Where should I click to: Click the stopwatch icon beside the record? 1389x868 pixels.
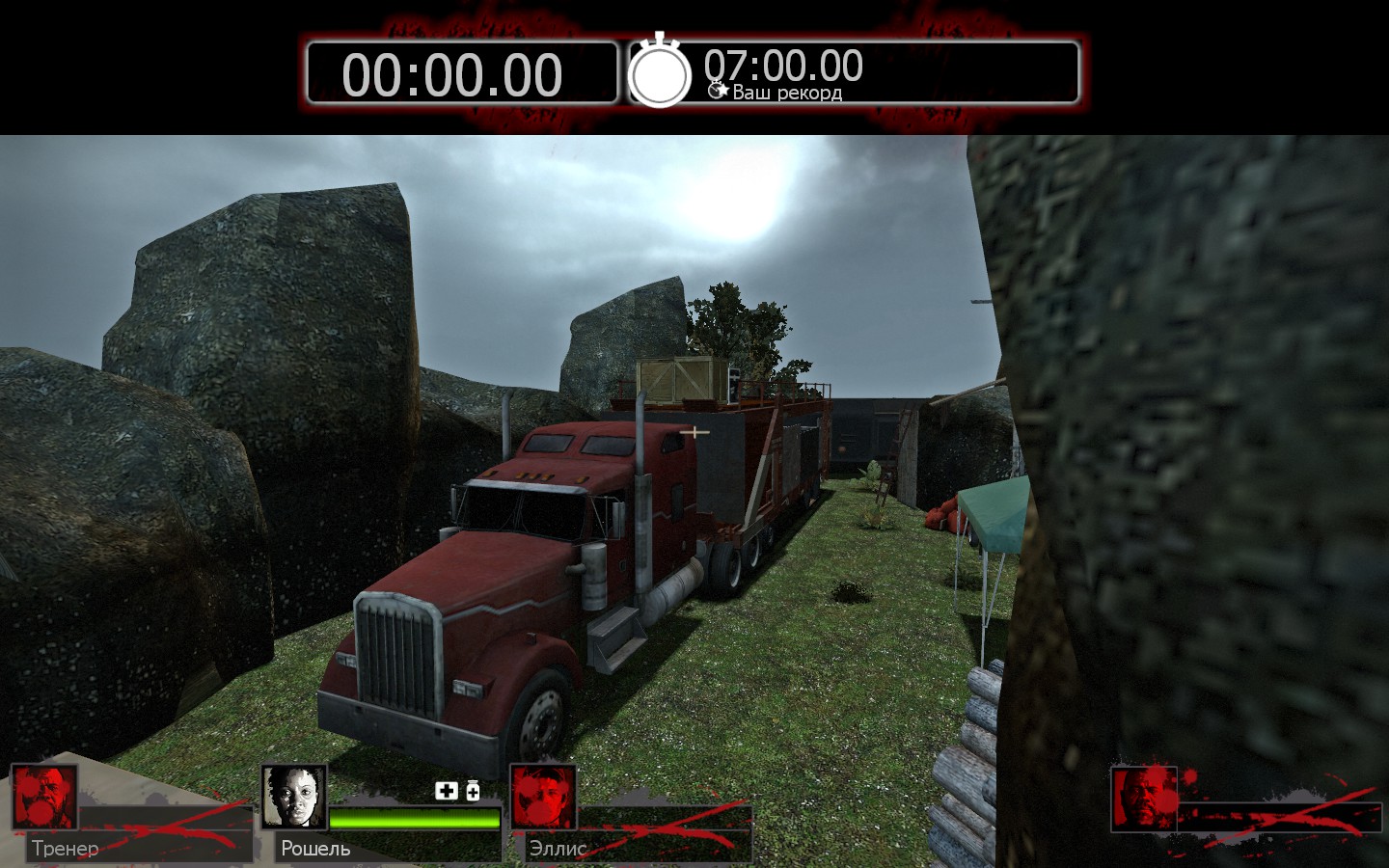[660, 73]
